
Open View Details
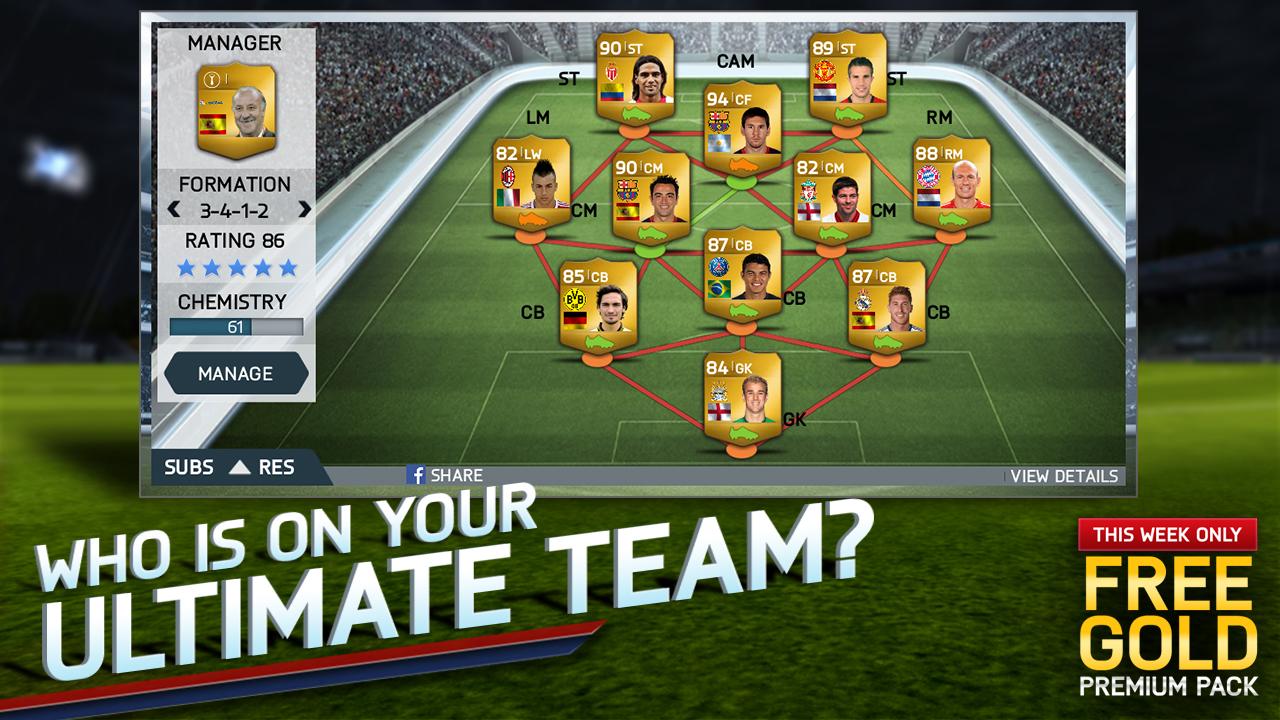[1064, 476]
